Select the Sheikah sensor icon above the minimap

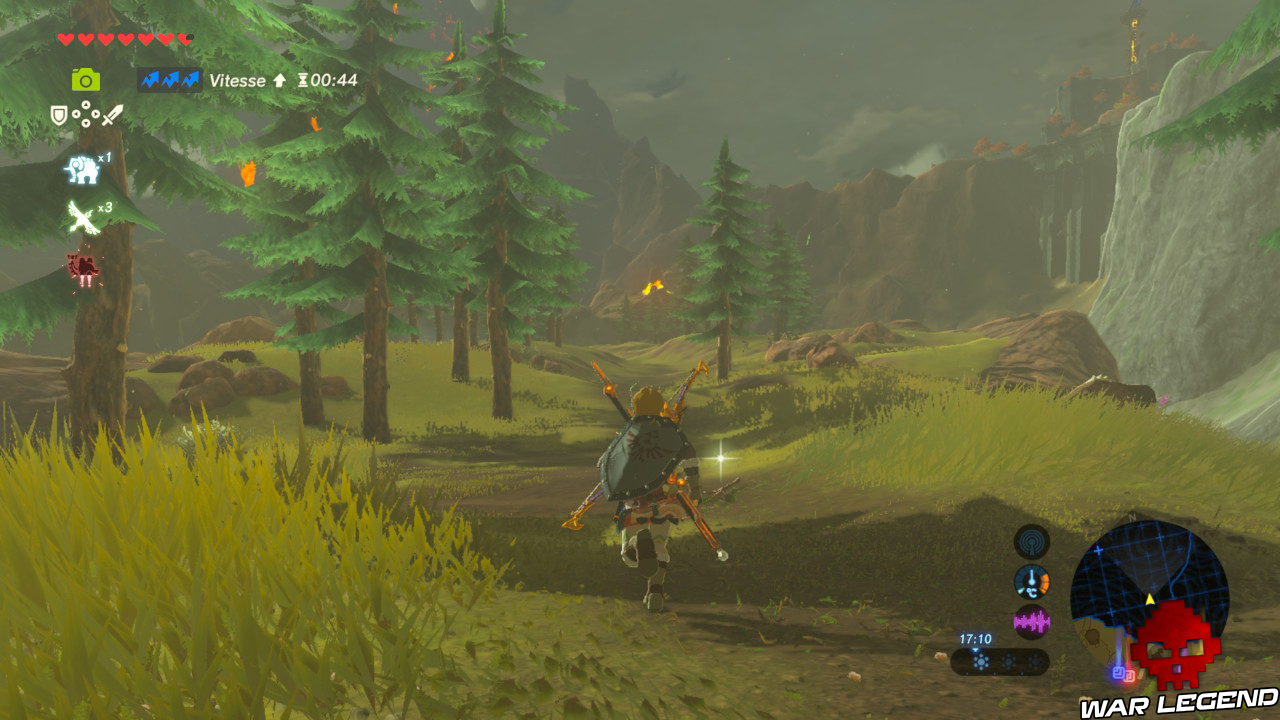click(x=1031, y=542)
